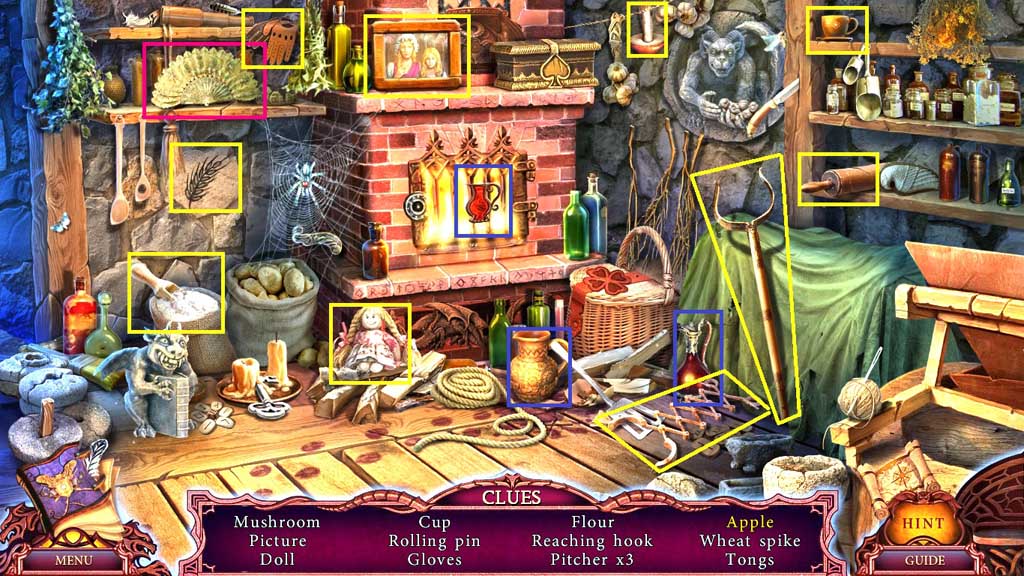Pick the framed picture of two girls
1024x576 pixels.
pos(416,56)
